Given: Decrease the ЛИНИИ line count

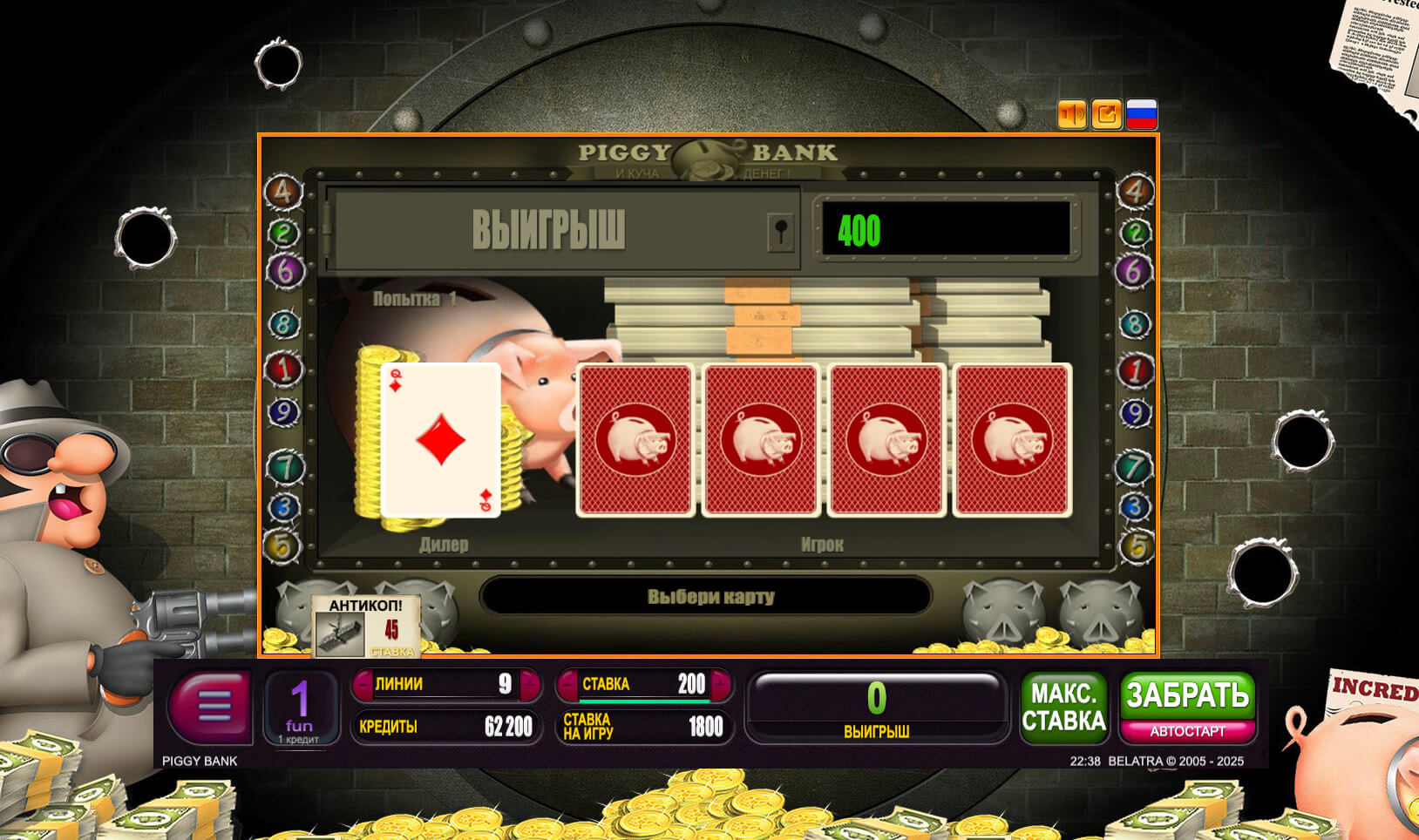Looking at the screenshot, I should (363, 685).
